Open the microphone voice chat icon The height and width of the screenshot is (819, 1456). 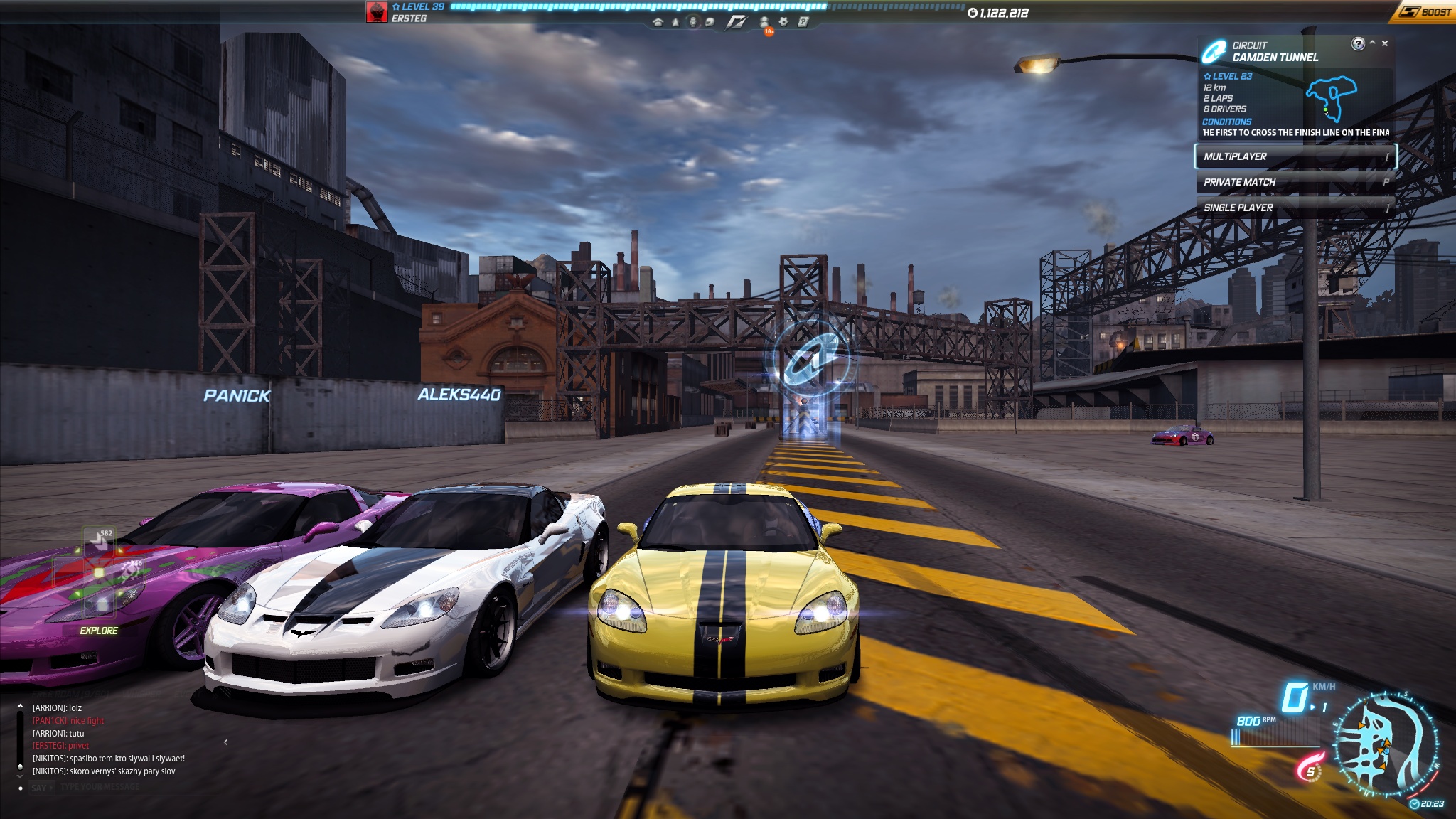point(693,22)
